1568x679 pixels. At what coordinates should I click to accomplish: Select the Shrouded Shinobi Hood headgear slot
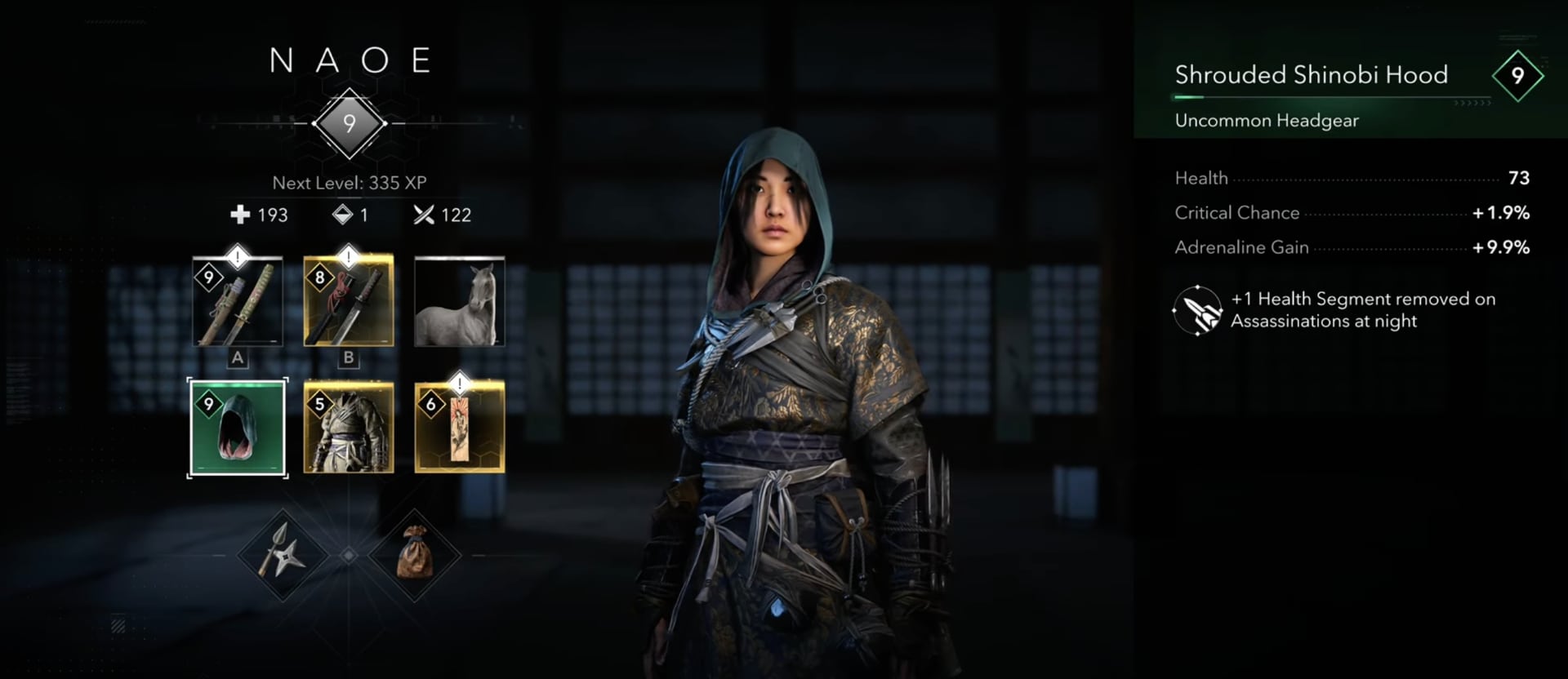coord(238,428)
